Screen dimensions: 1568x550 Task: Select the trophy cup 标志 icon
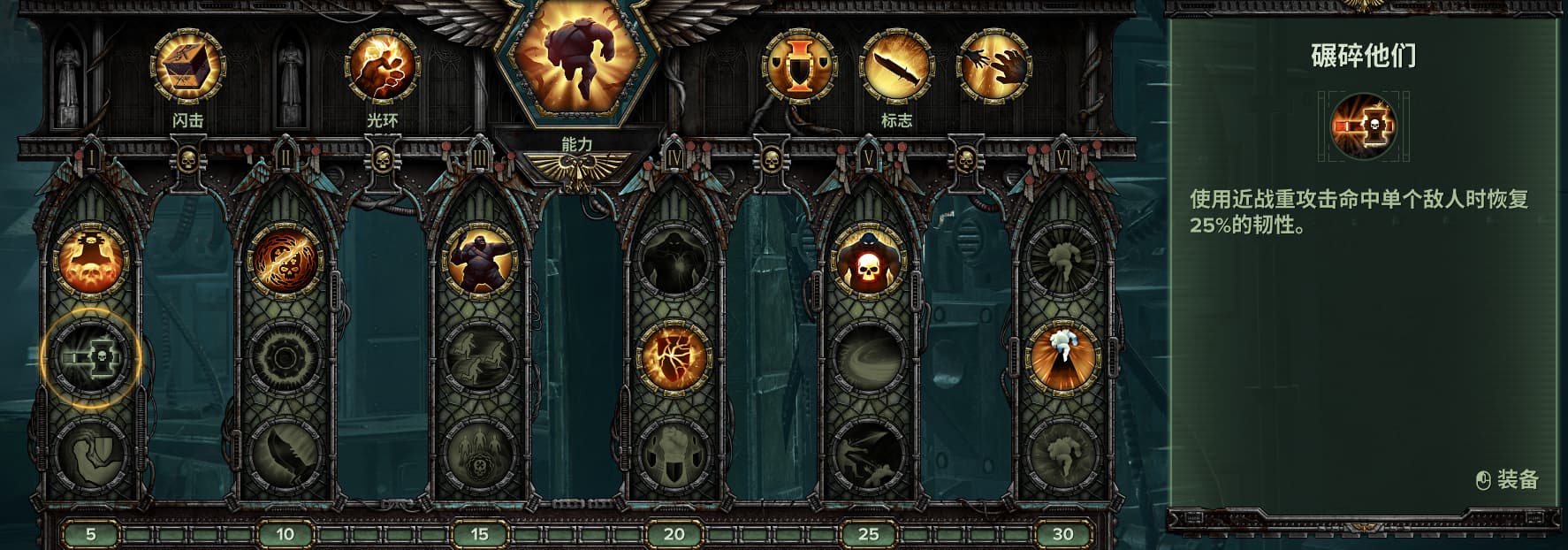pos(799,66)
